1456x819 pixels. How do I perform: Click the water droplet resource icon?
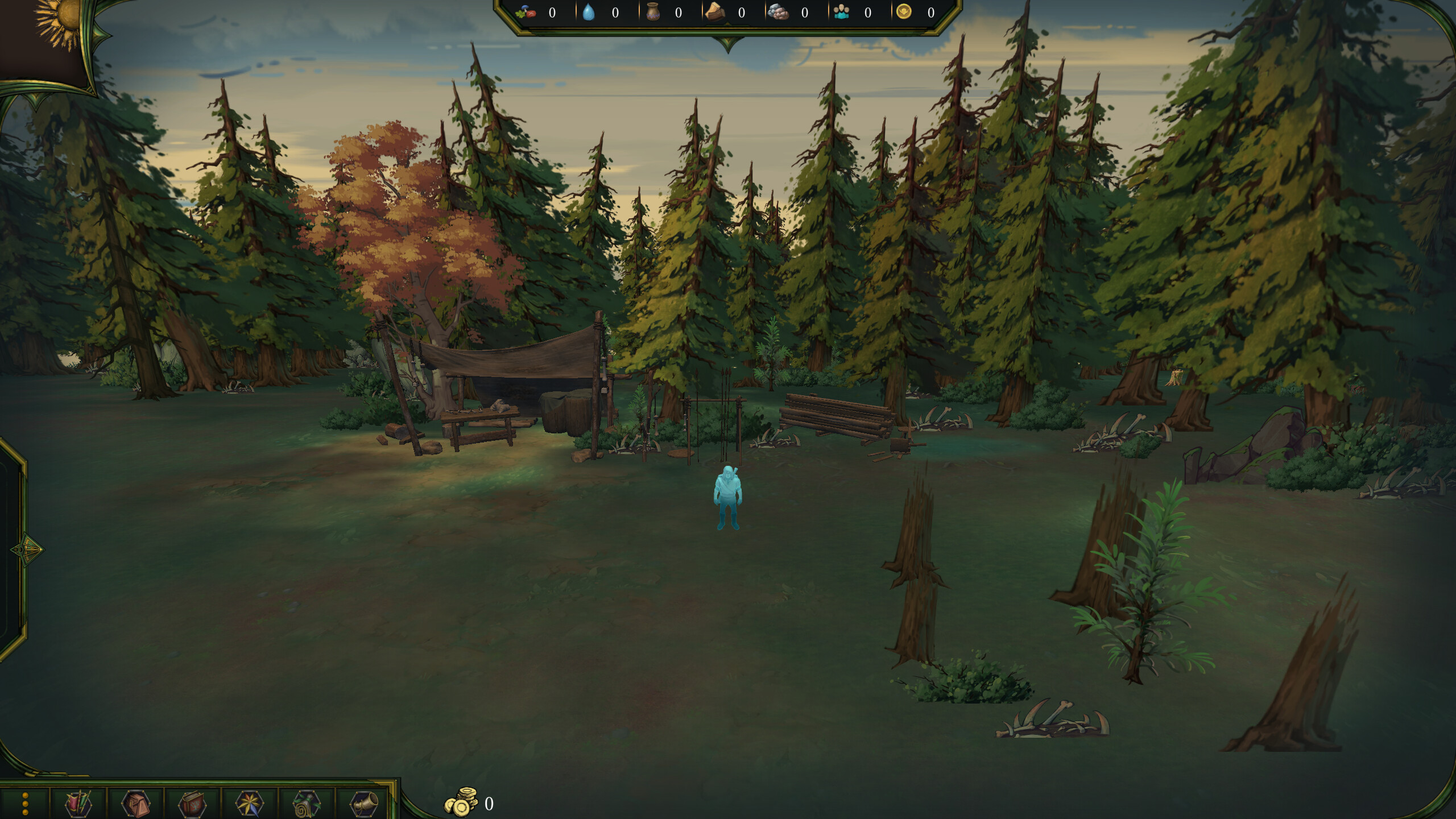[589, 13]
